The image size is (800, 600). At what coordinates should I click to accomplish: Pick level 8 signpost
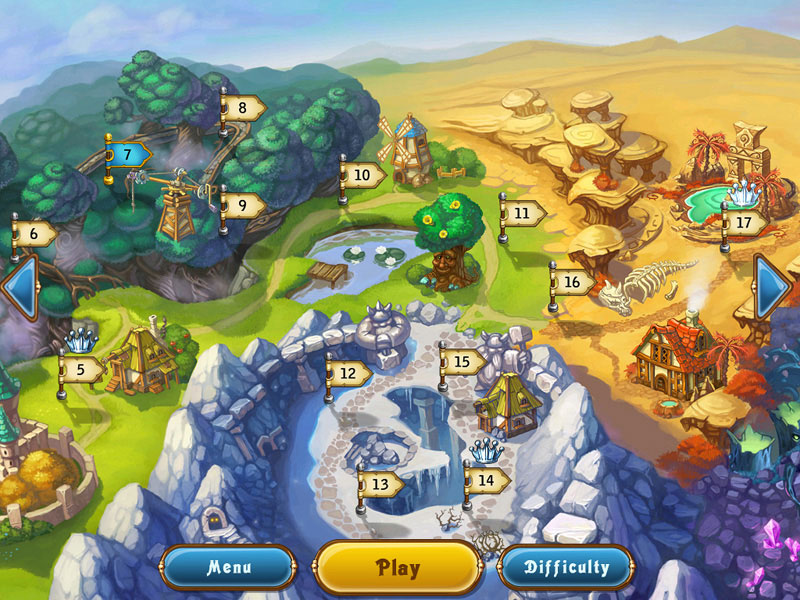pos(243,107)
